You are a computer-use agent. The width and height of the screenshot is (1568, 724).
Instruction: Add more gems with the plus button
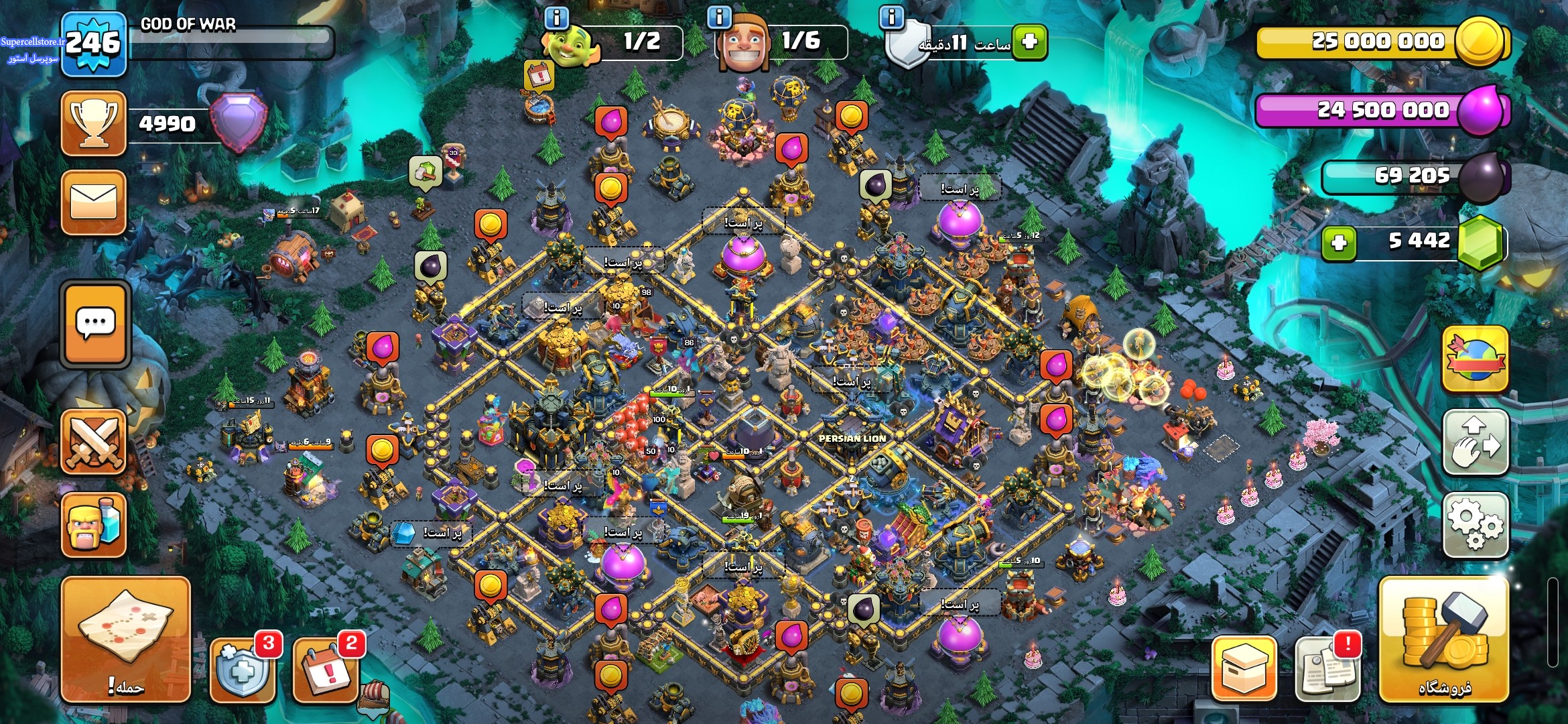click(1339, 243)
